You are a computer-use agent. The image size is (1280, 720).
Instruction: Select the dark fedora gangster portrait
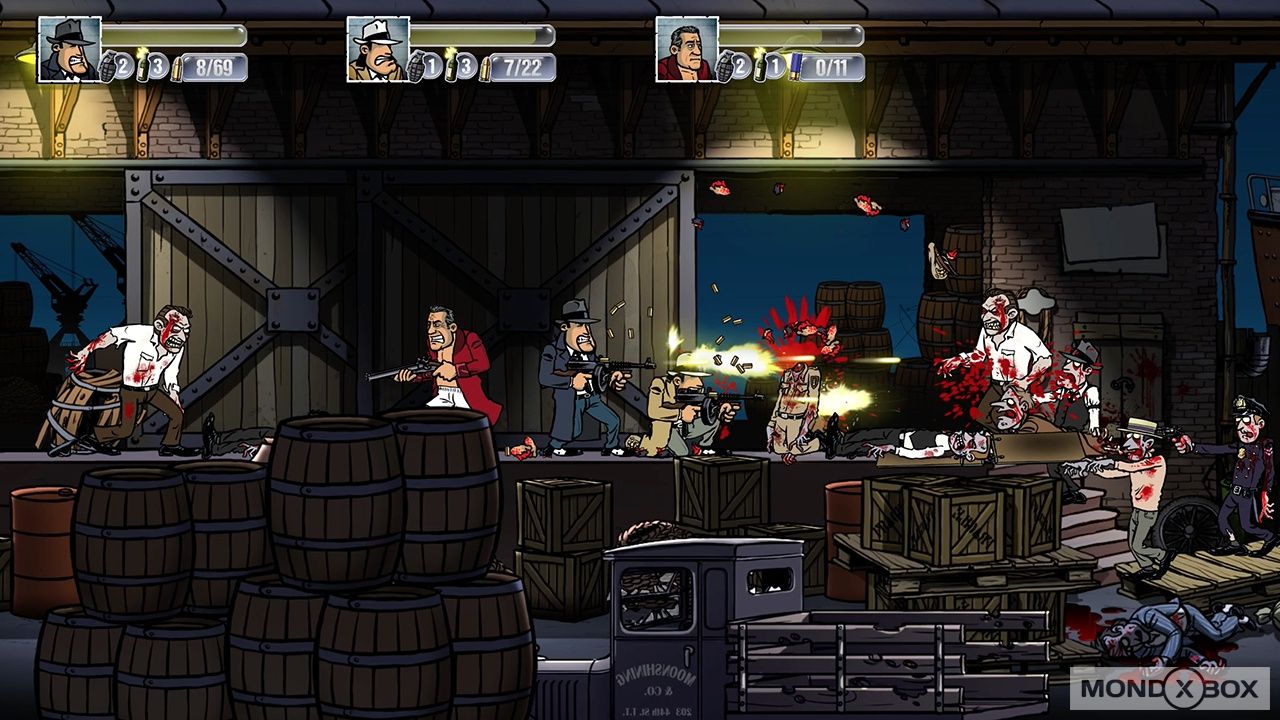(70, 49)
